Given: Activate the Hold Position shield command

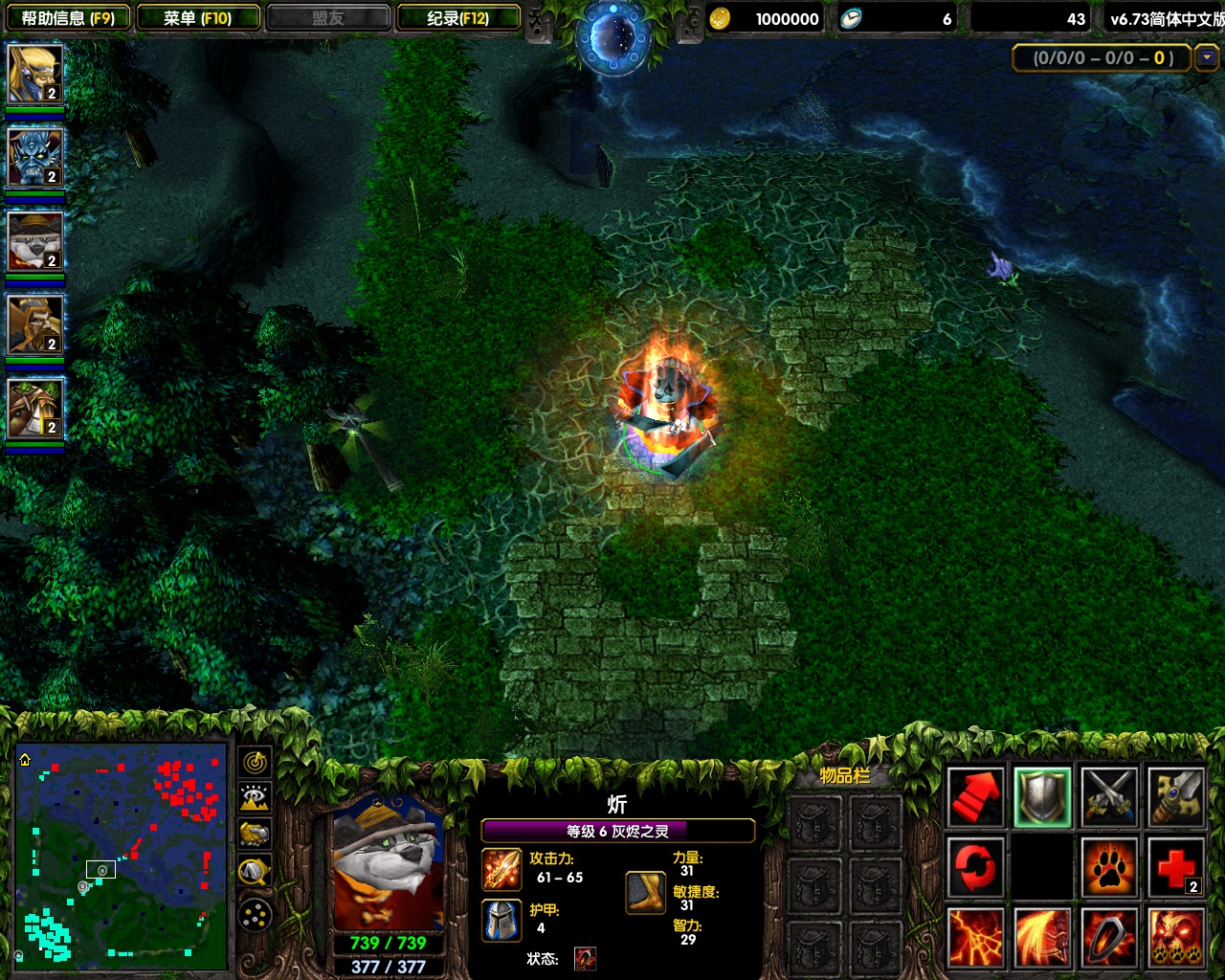Looking at the screenshot, I should click(1042, 796).
